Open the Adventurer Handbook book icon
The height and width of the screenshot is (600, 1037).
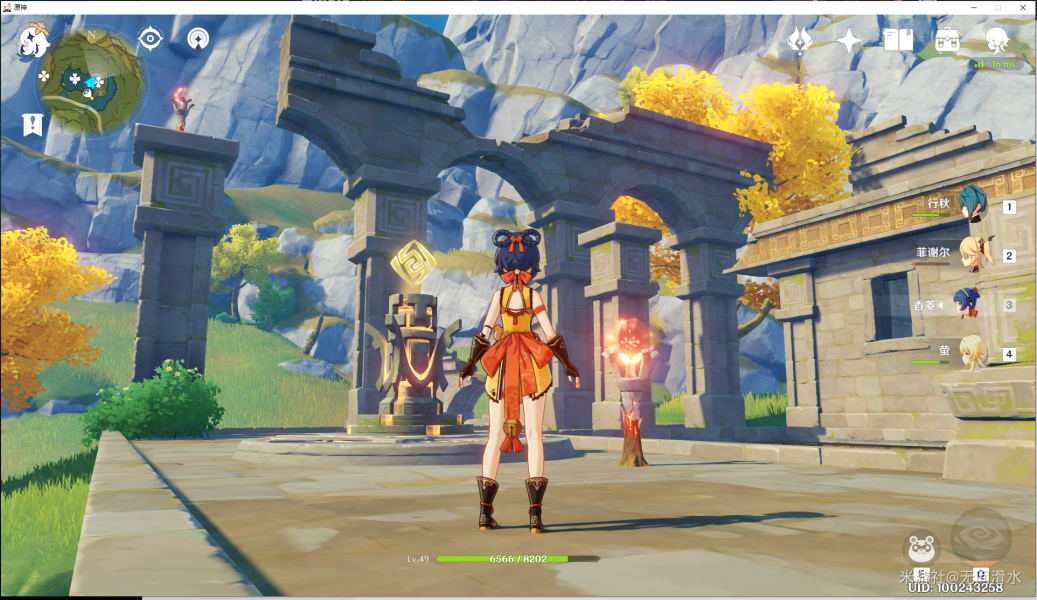pyautogui.click(x=898, y=40)
